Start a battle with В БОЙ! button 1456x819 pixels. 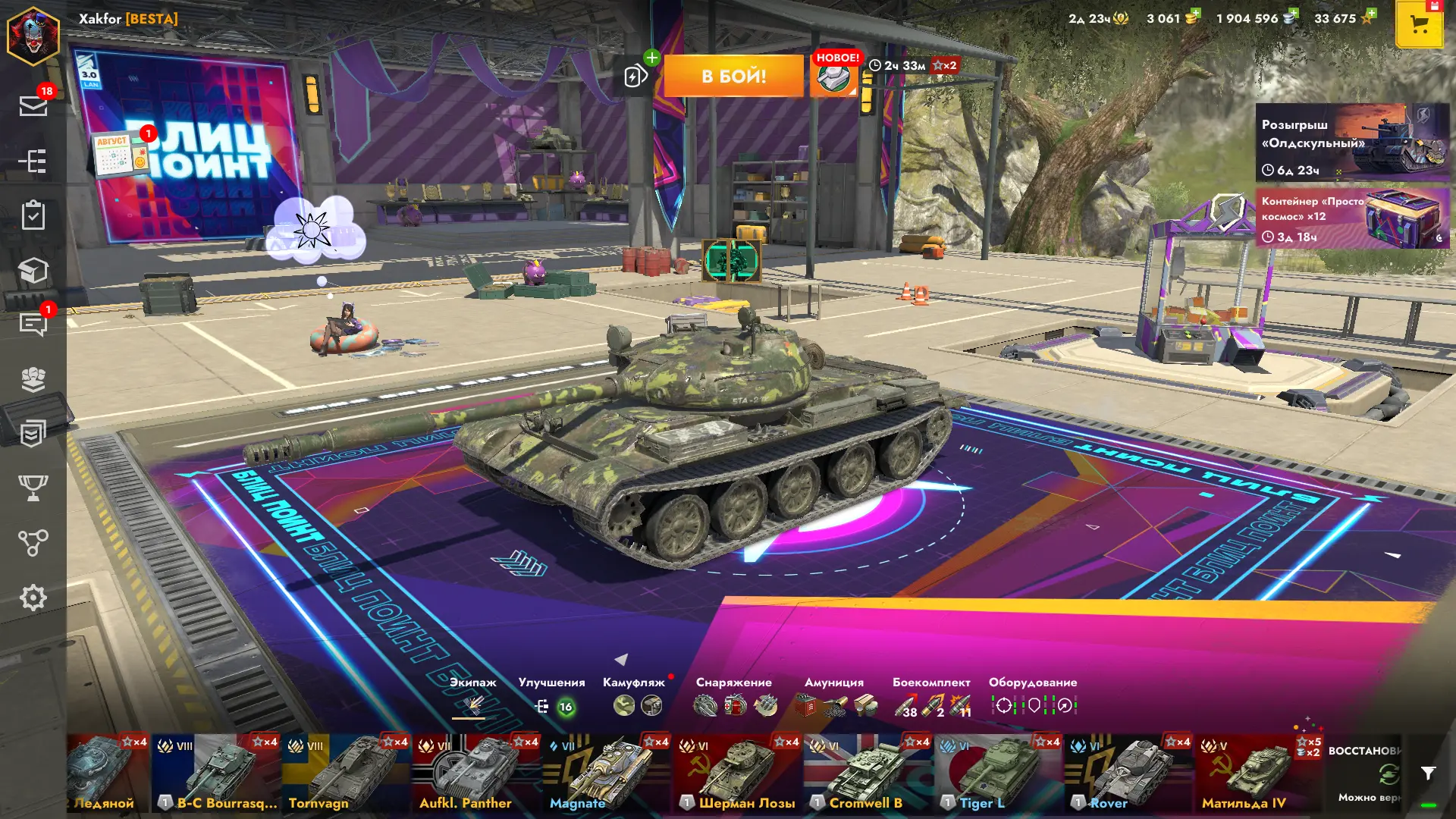733,76
